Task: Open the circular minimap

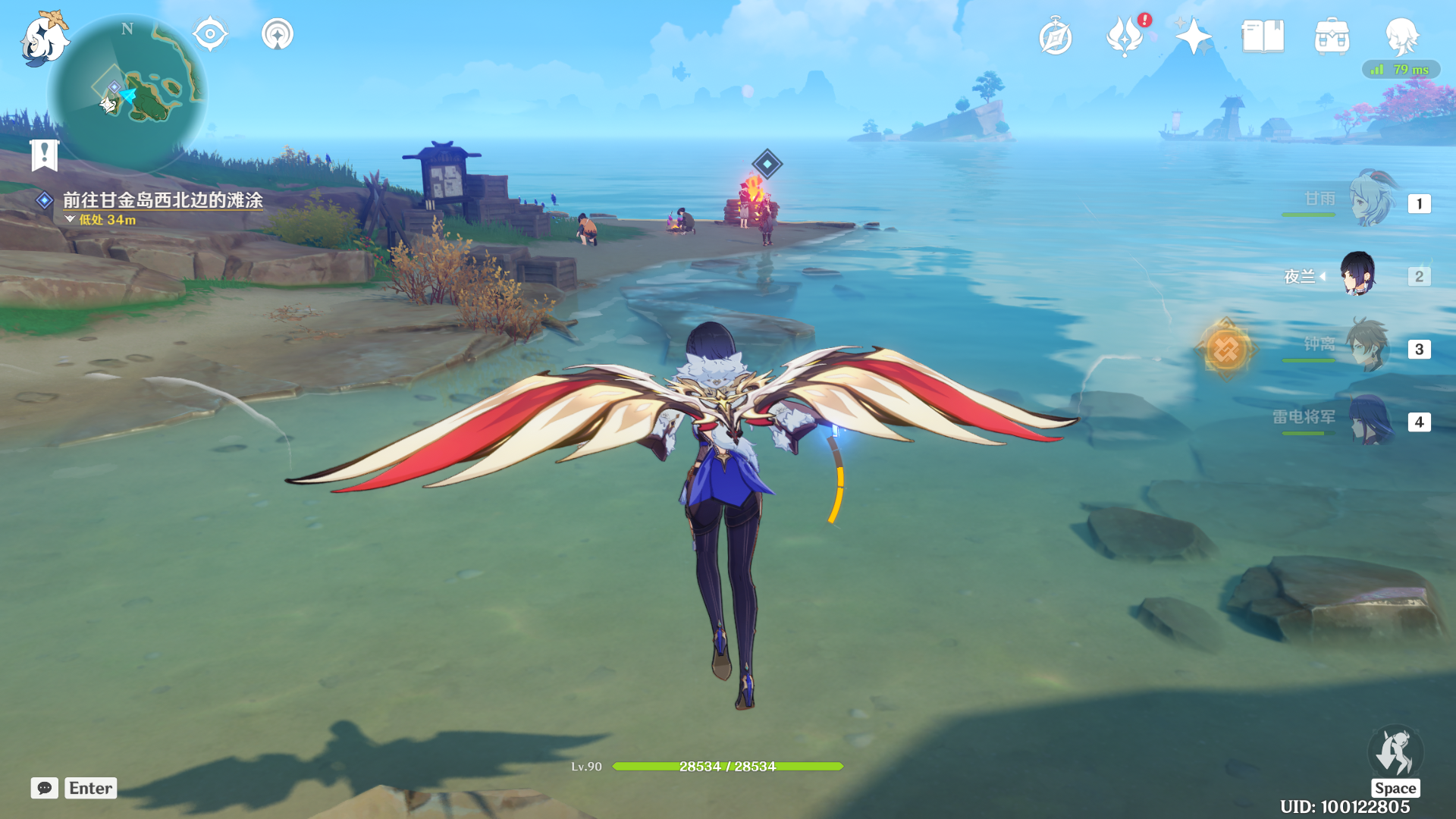Action: [x=127, y=95]
